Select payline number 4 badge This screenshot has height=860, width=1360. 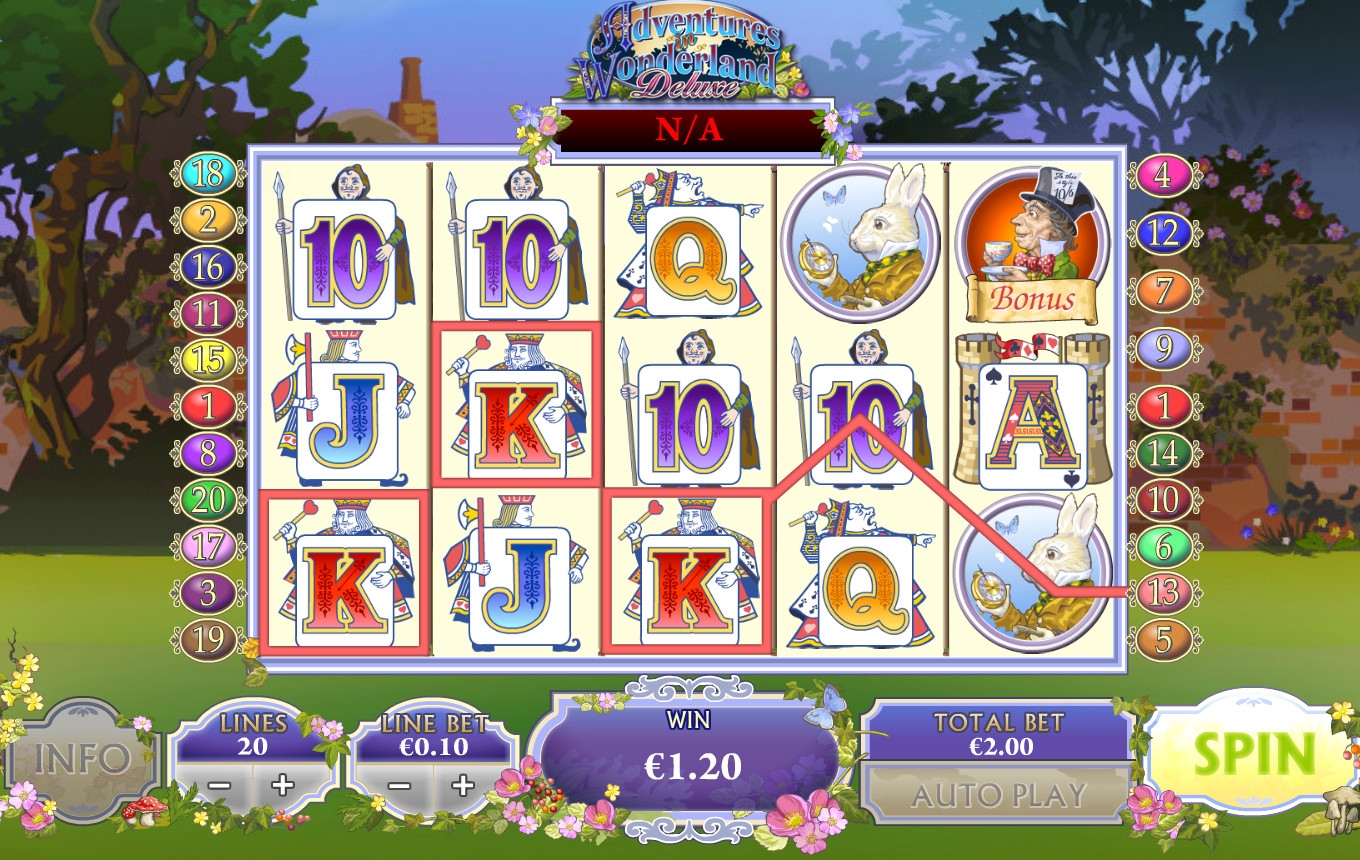1163,175
